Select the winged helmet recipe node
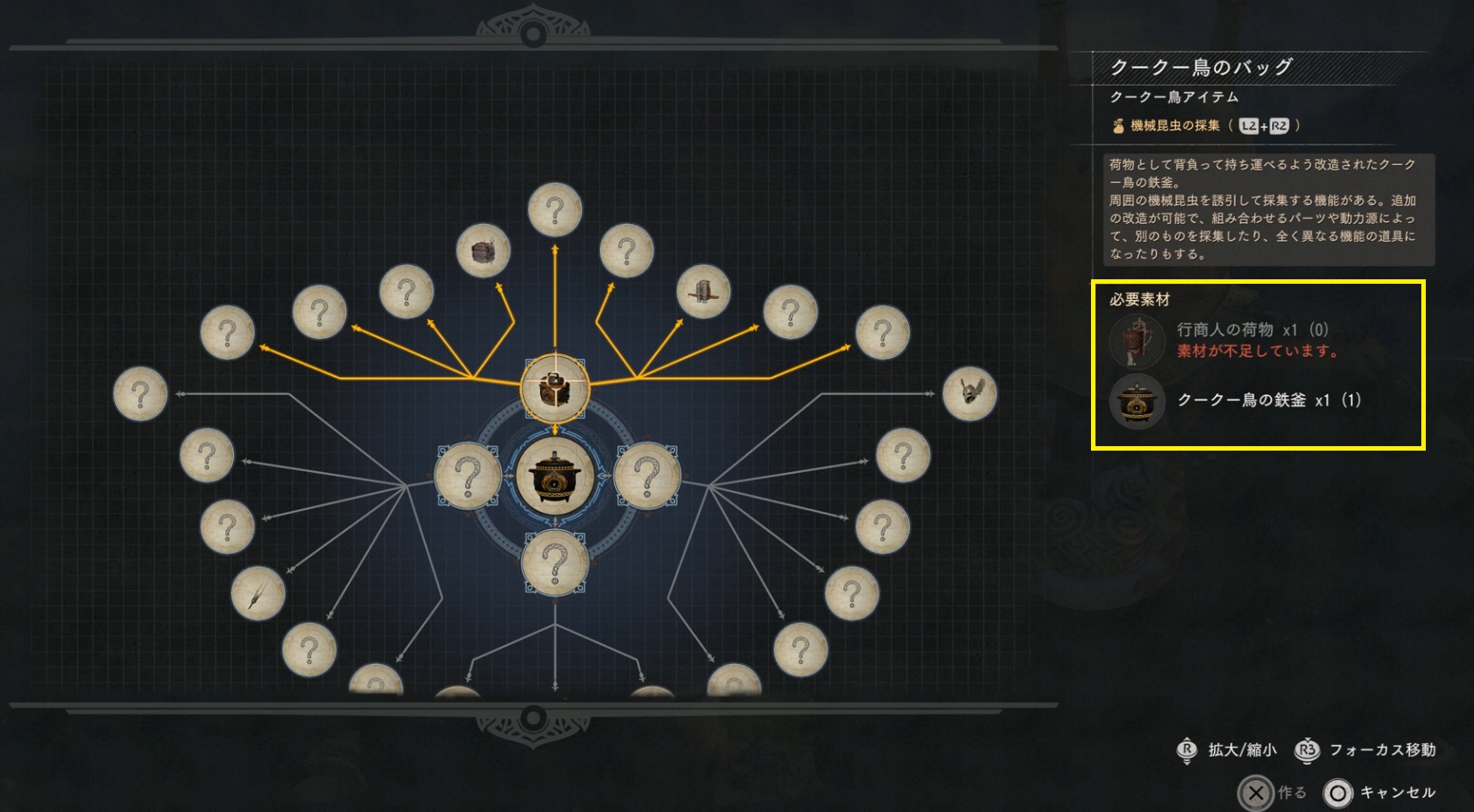 click(970, 393)
